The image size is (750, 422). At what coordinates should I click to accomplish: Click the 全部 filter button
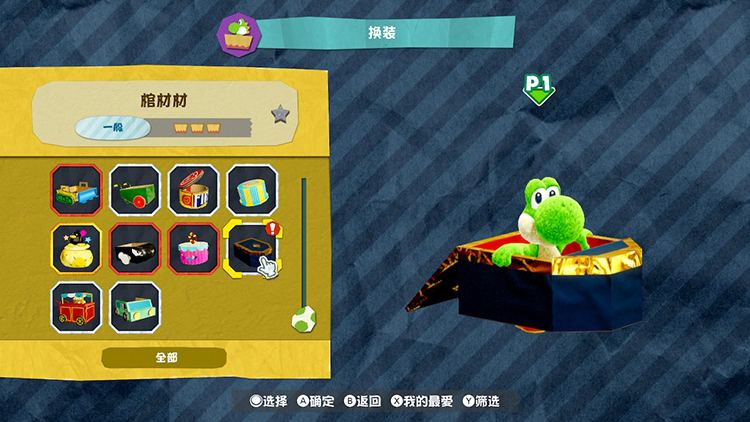pyautogui.click(x=164, y=357)
